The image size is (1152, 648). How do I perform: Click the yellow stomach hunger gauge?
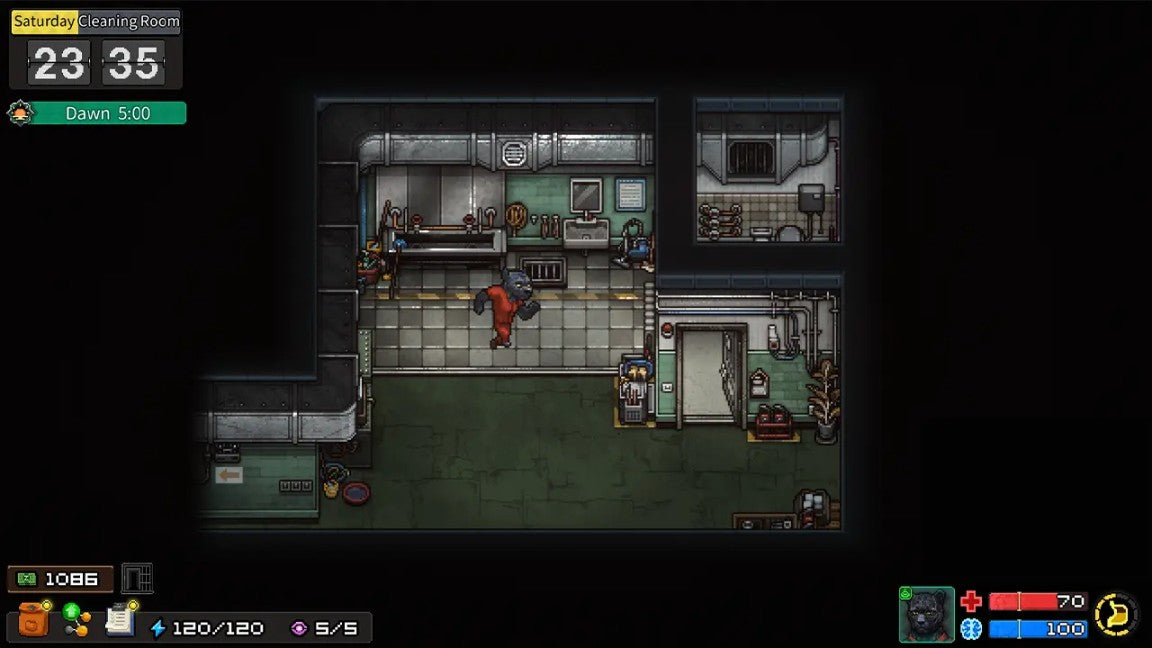pos(1116,614)
